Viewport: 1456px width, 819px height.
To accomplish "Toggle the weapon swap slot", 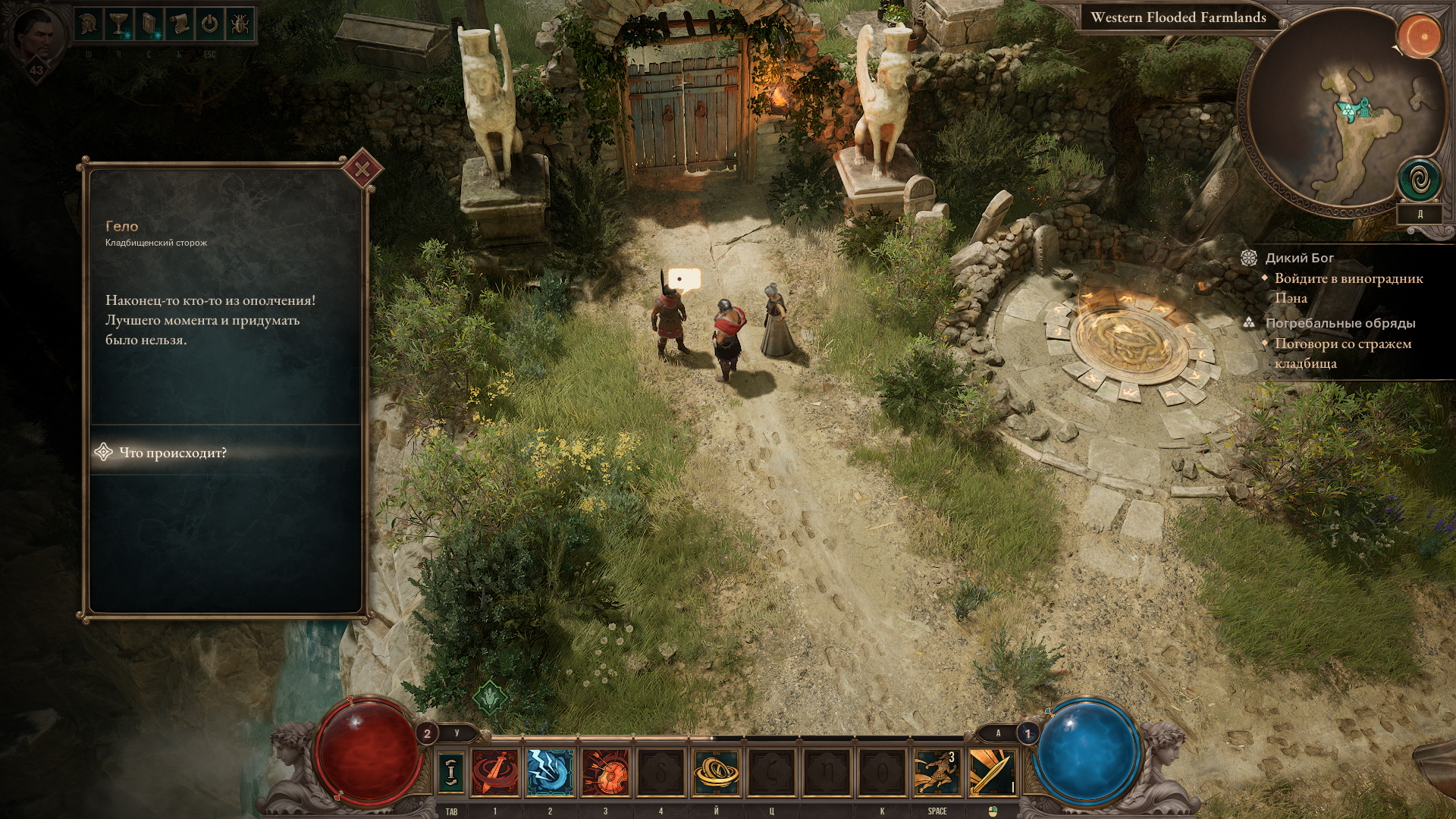I will tap(451, 771).
